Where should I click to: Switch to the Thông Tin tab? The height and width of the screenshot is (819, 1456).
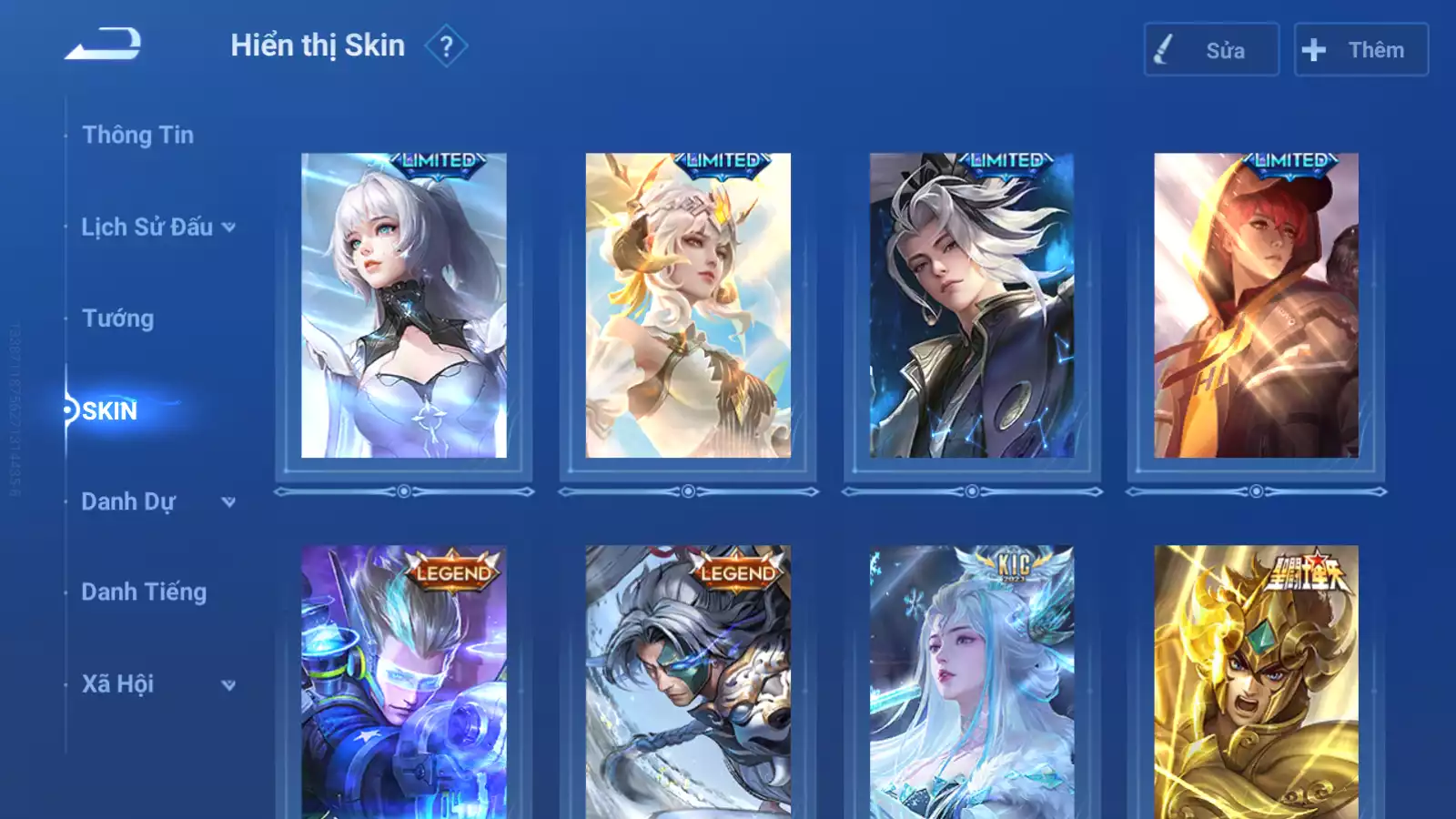137,136
